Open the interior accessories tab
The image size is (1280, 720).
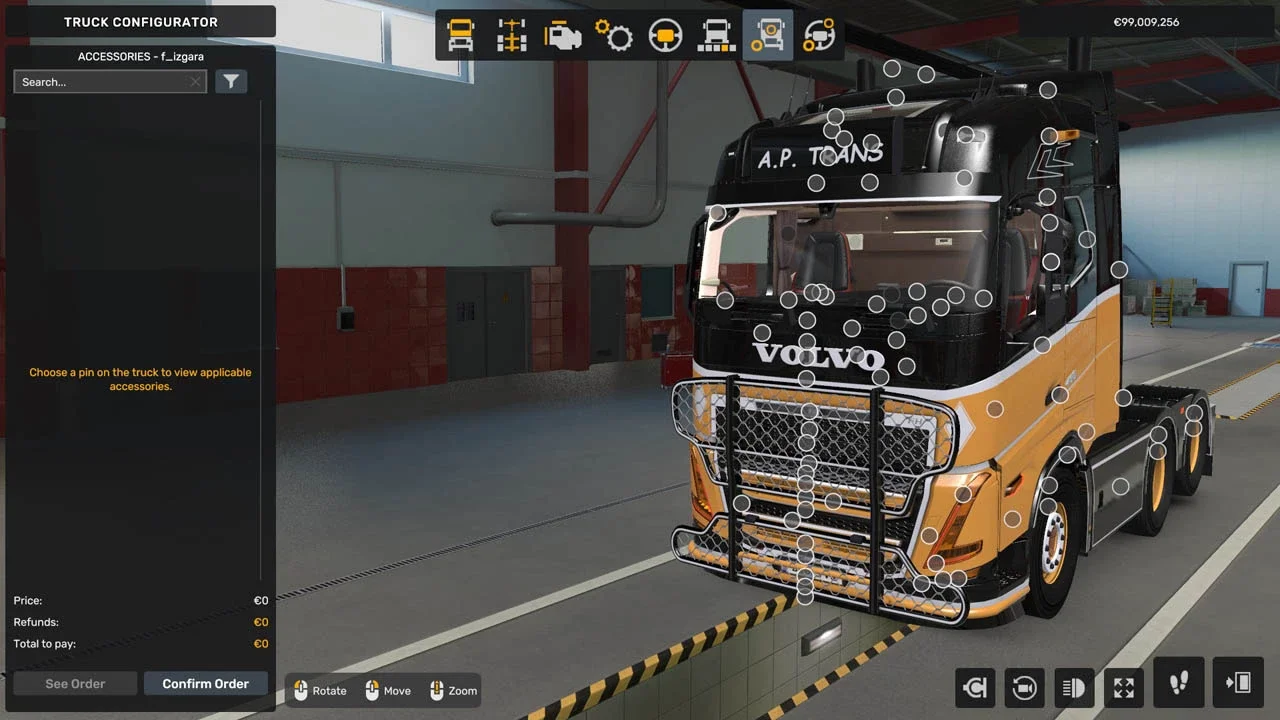[819, 36]
